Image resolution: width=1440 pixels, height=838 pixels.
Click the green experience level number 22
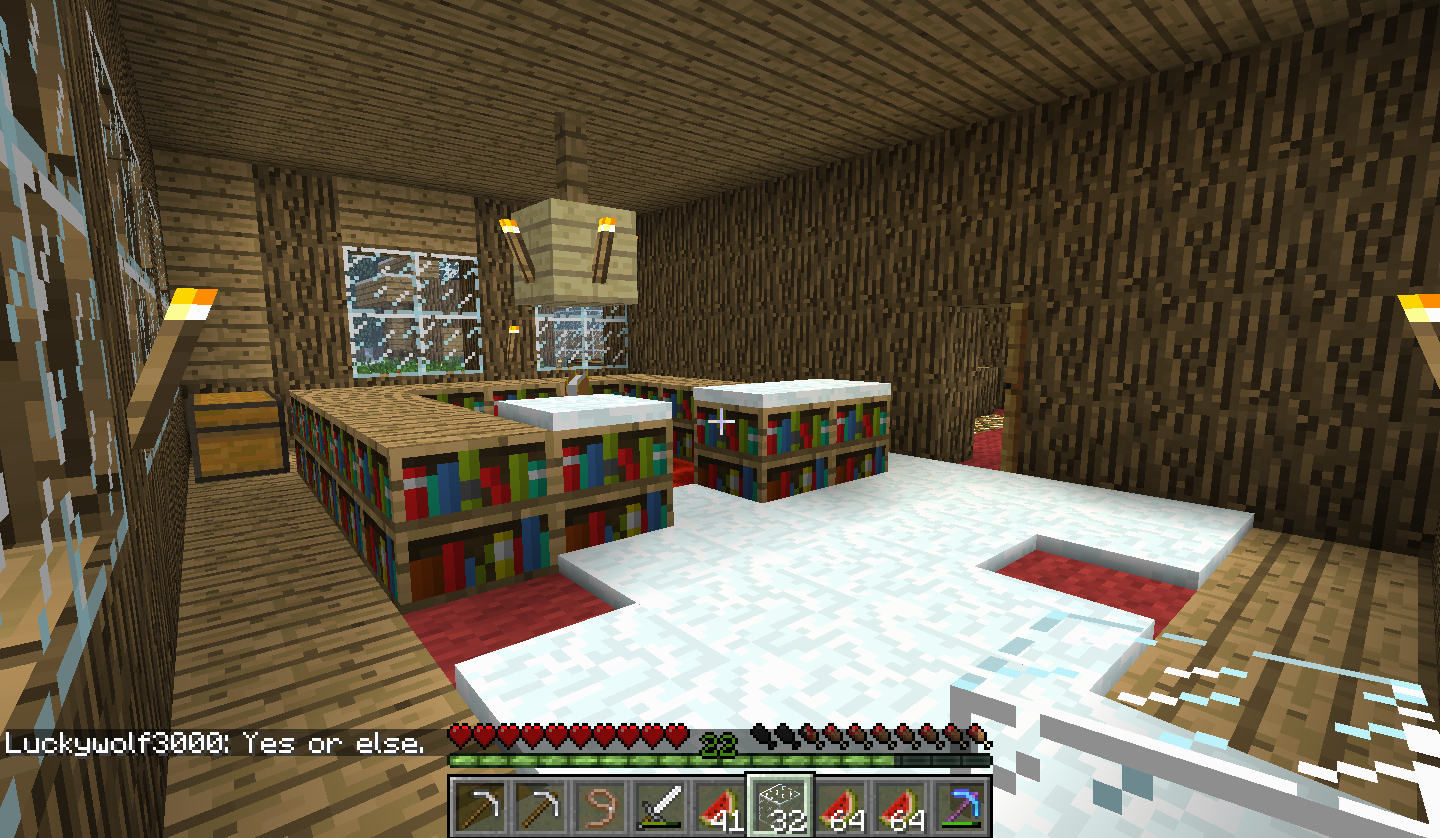pyautogui.click(x=717, y=744)
